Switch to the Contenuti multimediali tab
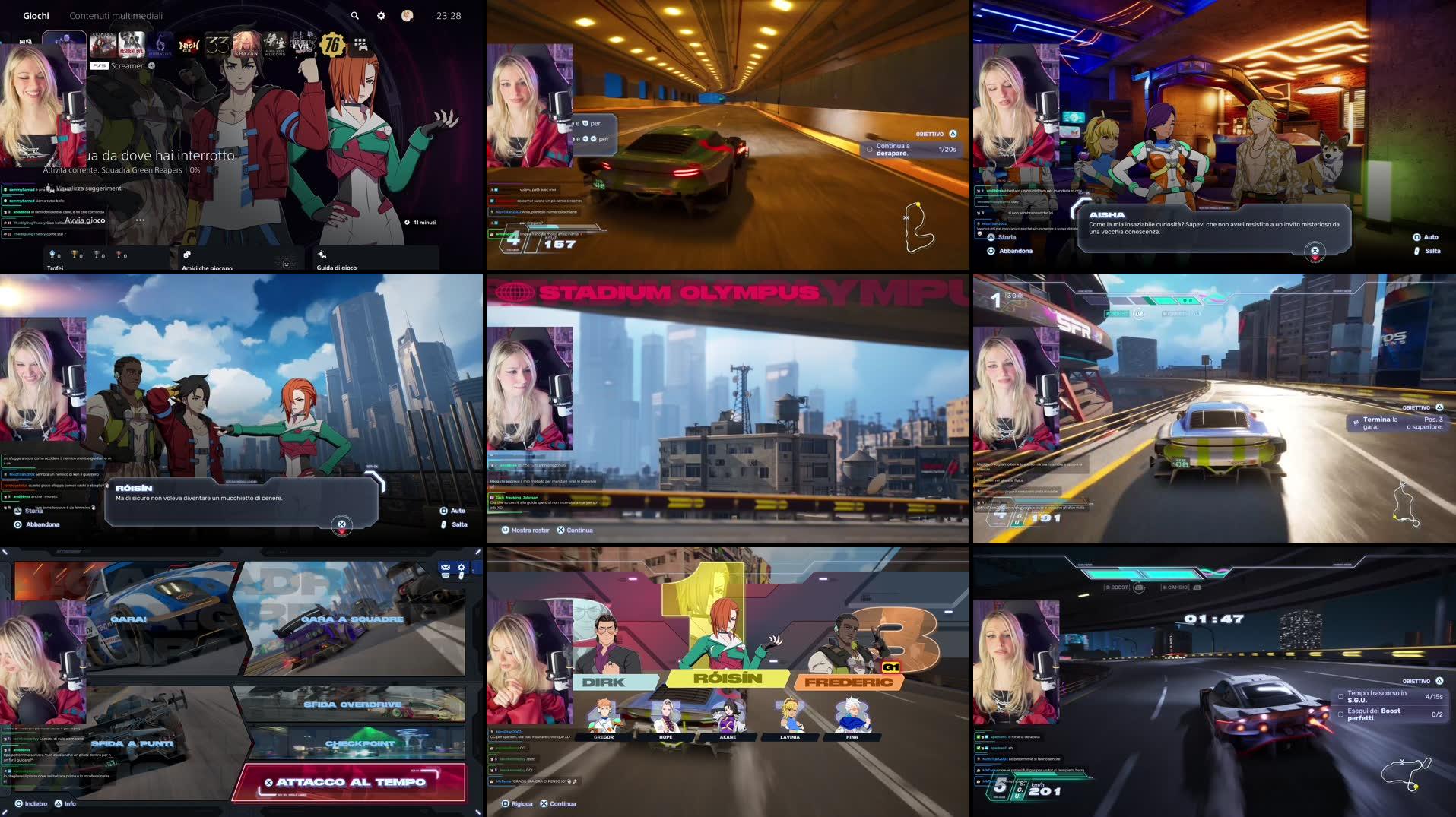This screenshot has width=1456, height=817. coord(117,14)
